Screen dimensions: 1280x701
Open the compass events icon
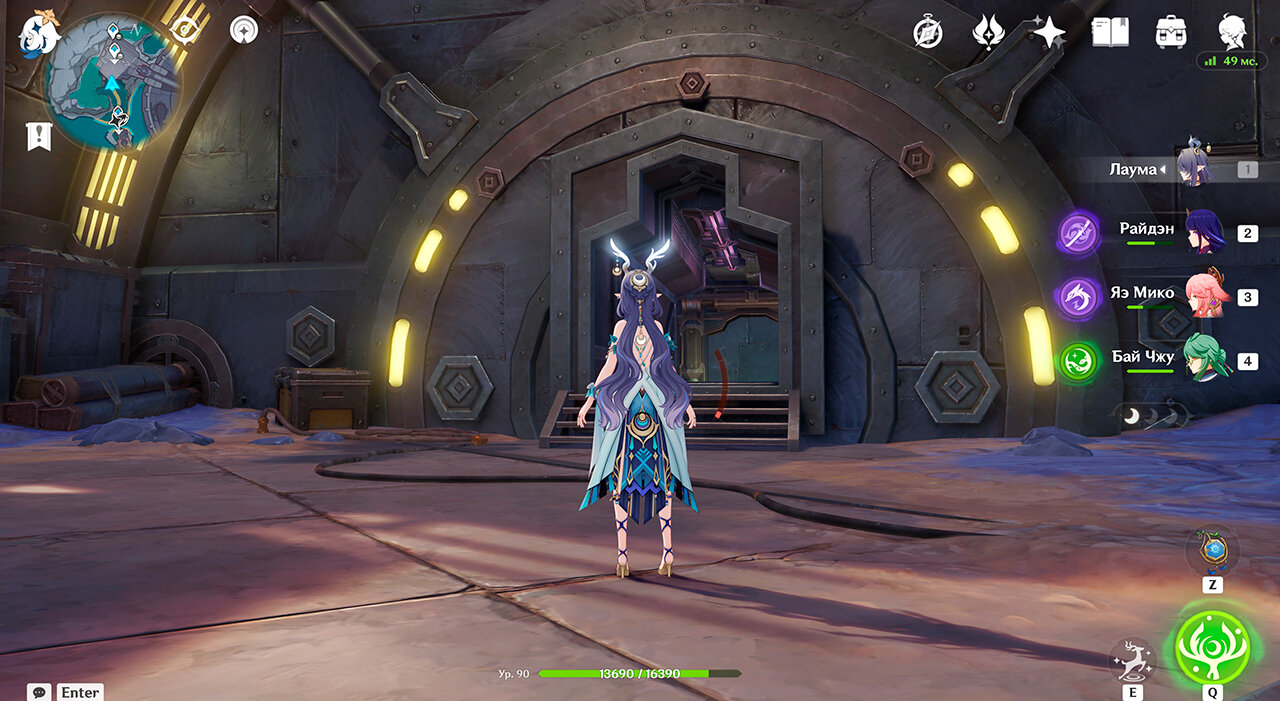(x=928, y=33)
